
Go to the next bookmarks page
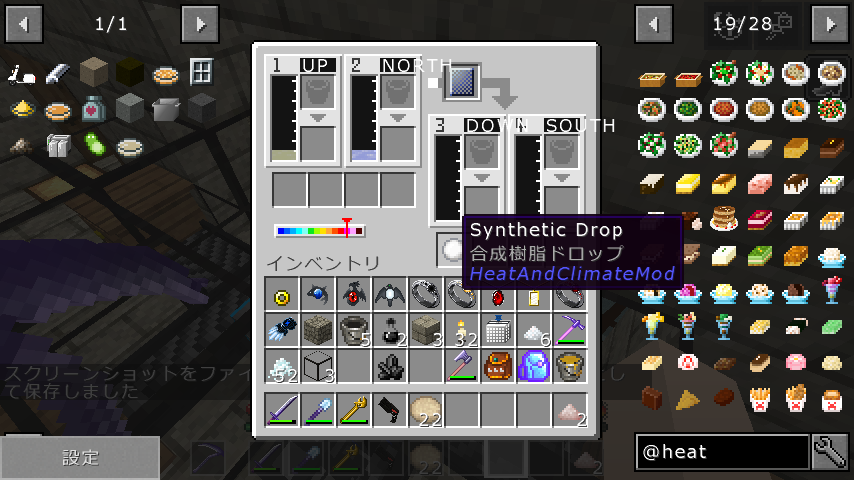200,23
